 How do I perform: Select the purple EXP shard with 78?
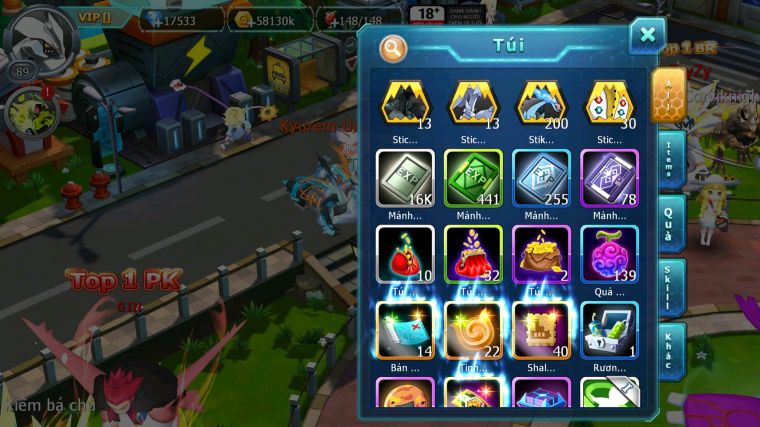609,179
